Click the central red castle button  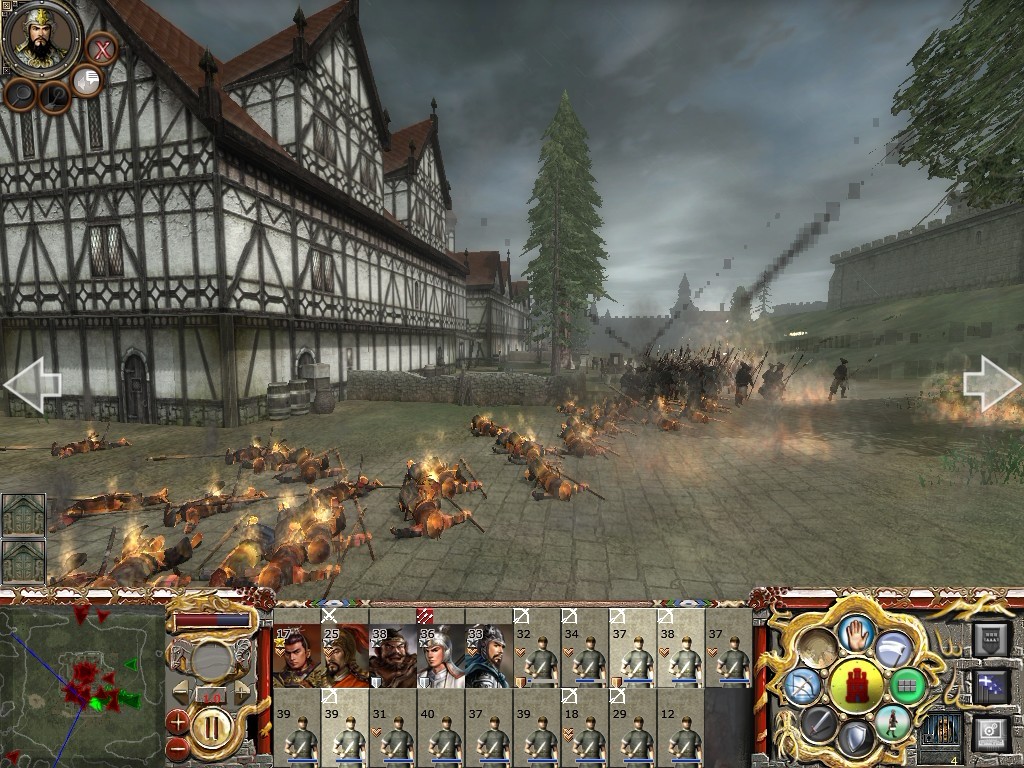coord(857,685)
